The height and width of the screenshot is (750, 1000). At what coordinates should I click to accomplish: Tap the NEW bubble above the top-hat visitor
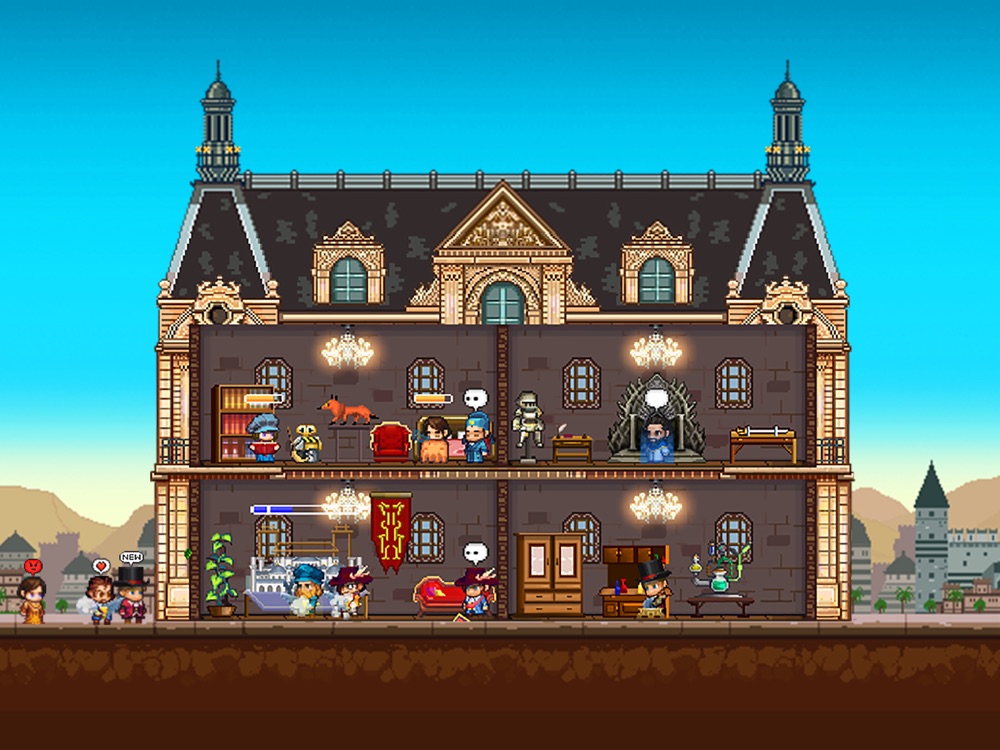point(131,557)
